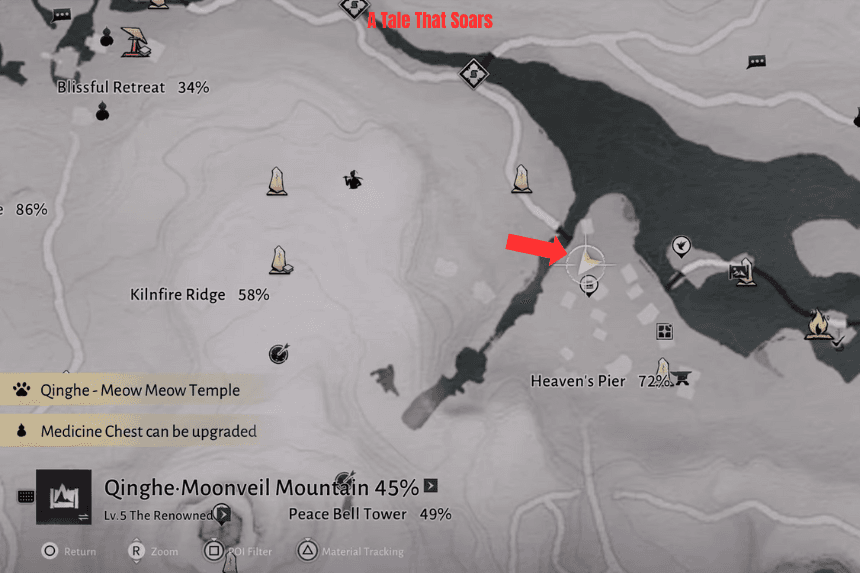Open the Lv.5 The Renowned arrow button
Image resolution: width=860 pixels, height=573 pixels.
[x=223, y=515]
